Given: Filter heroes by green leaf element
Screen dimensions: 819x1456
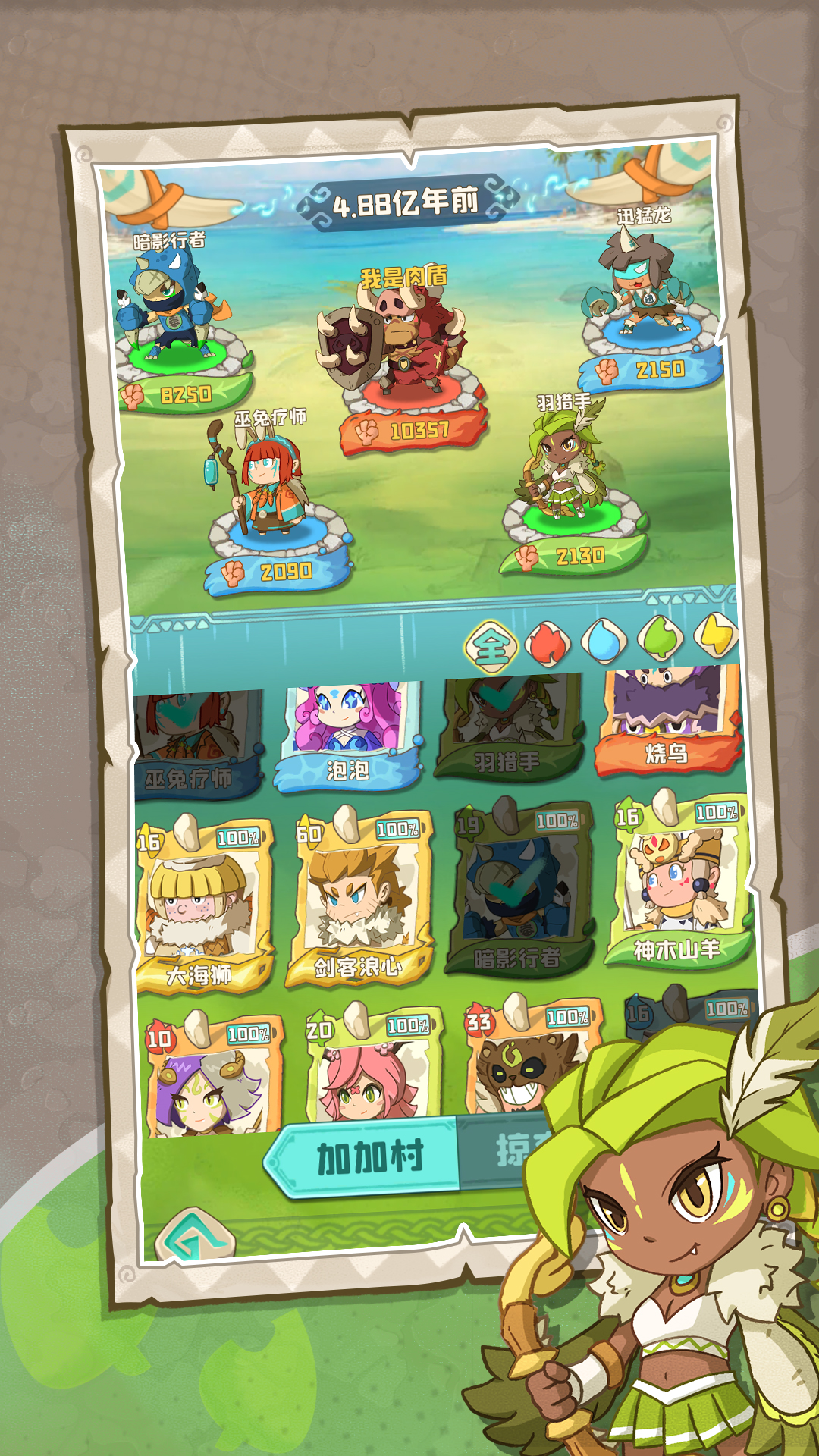Looking at the screenshot, I should tap(660, 639).
